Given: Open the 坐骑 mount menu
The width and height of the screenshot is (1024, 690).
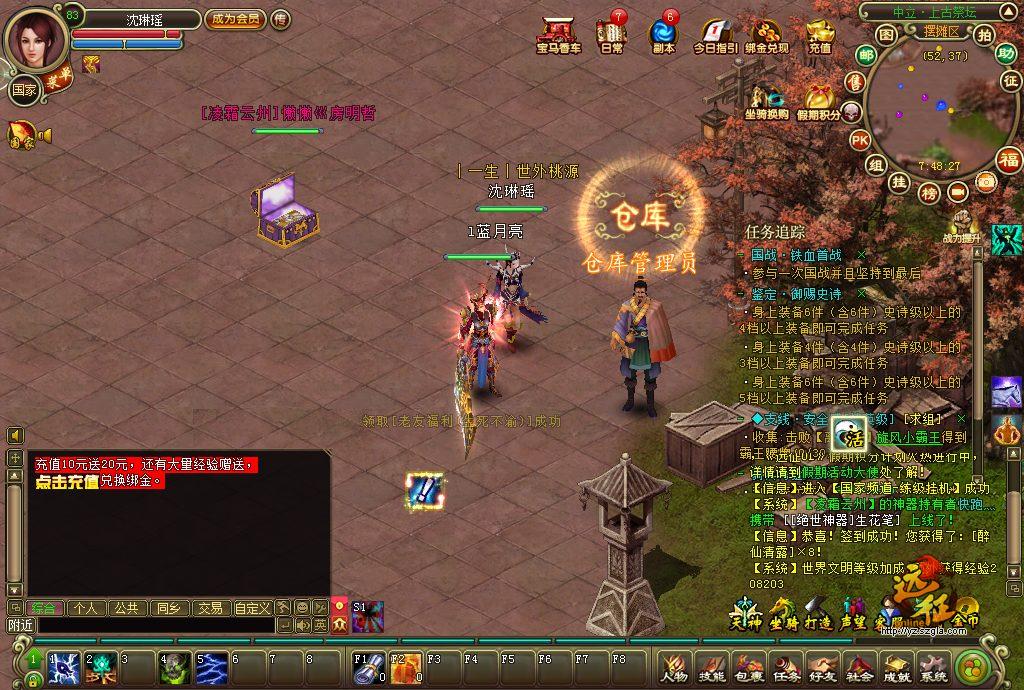Looking at the screenshot, I should tap(783, 610).
